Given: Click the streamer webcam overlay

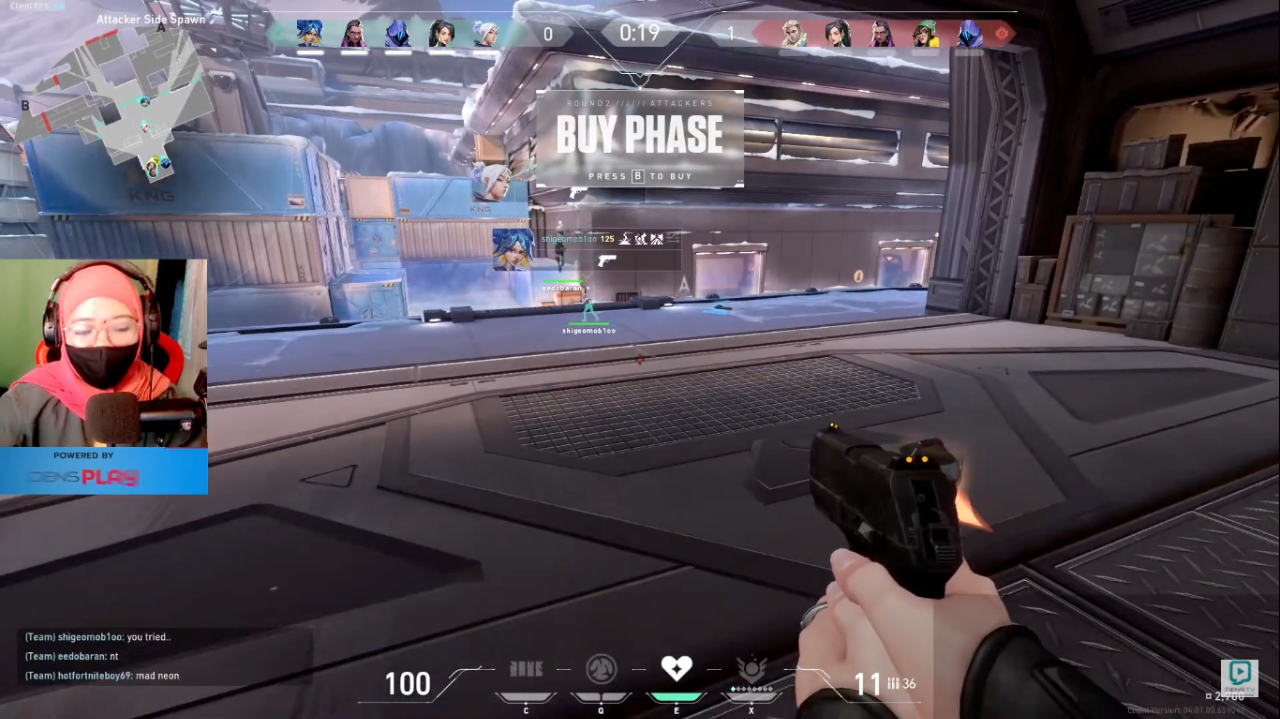Looking at the screenshot, I should pos(104,353).
